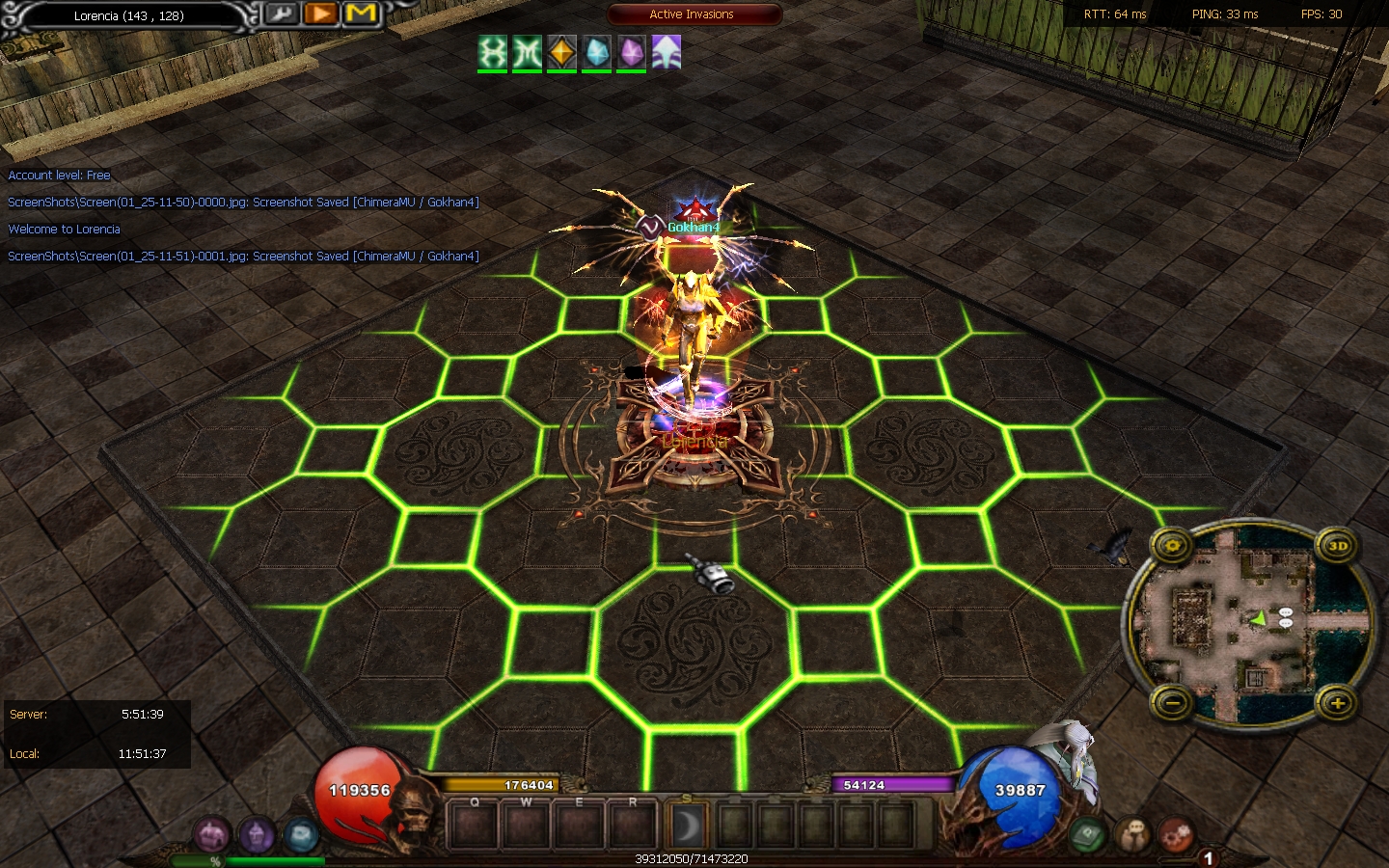Click the green player arrow on minimap

coord(1258,618)
